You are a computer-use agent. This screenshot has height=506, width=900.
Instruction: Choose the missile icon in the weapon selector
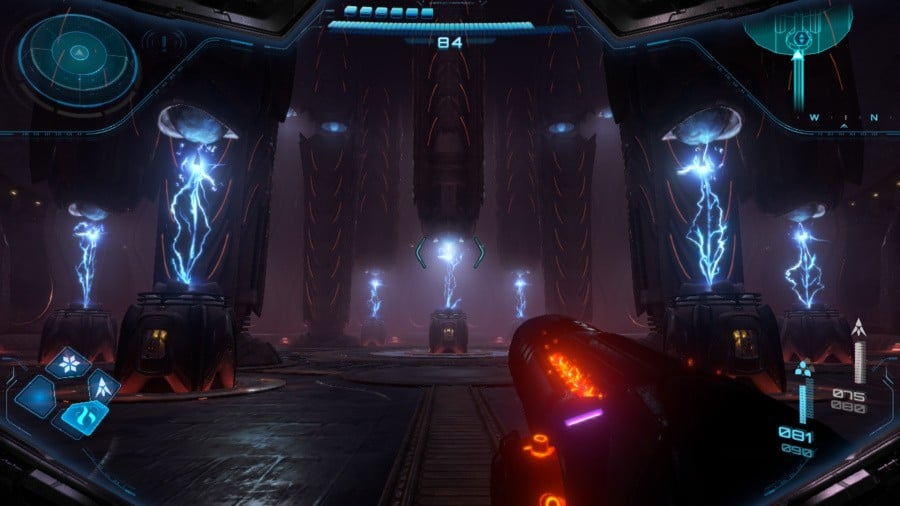pyautogui.click(x=103, y=385)
